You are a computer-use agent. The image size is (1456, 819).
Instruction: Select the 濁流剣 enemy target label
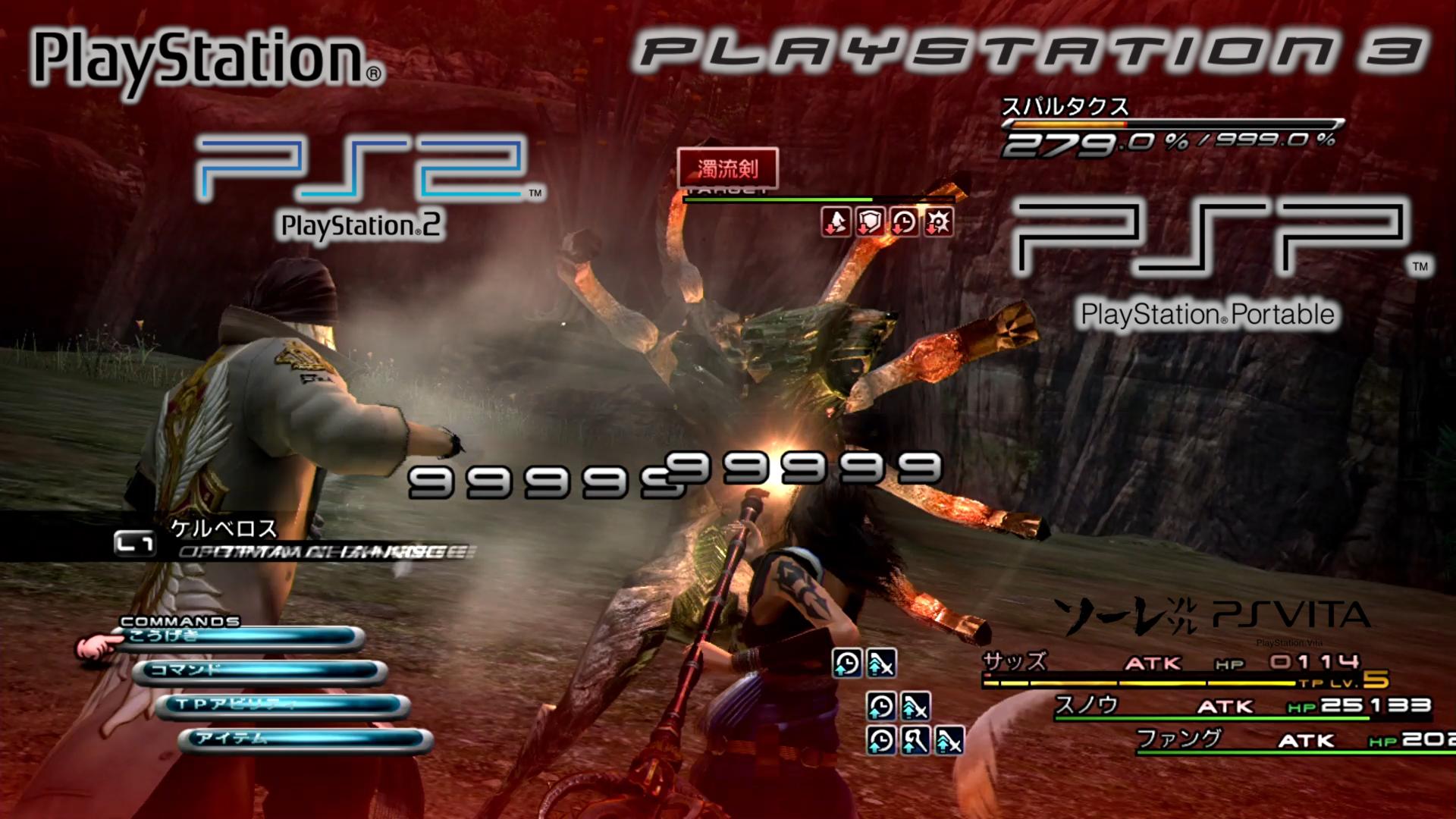click(x=727, y=168)
